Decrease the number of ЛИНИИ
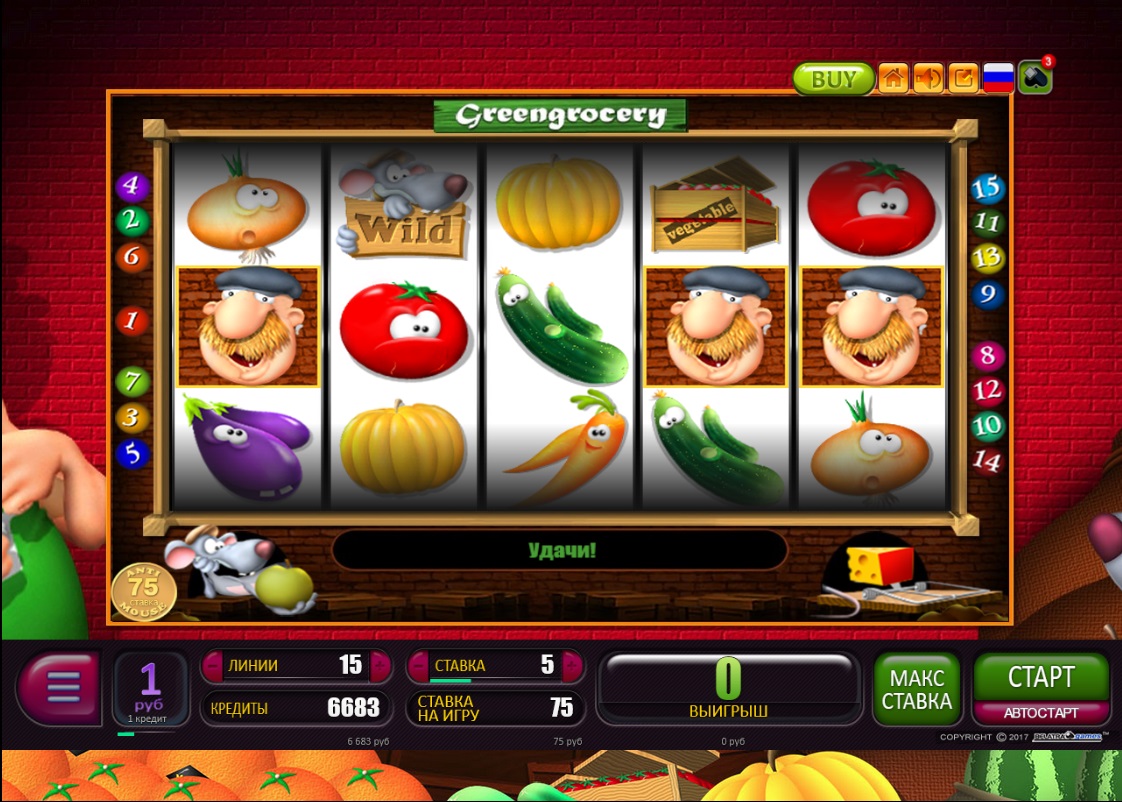 click(213, 665)
